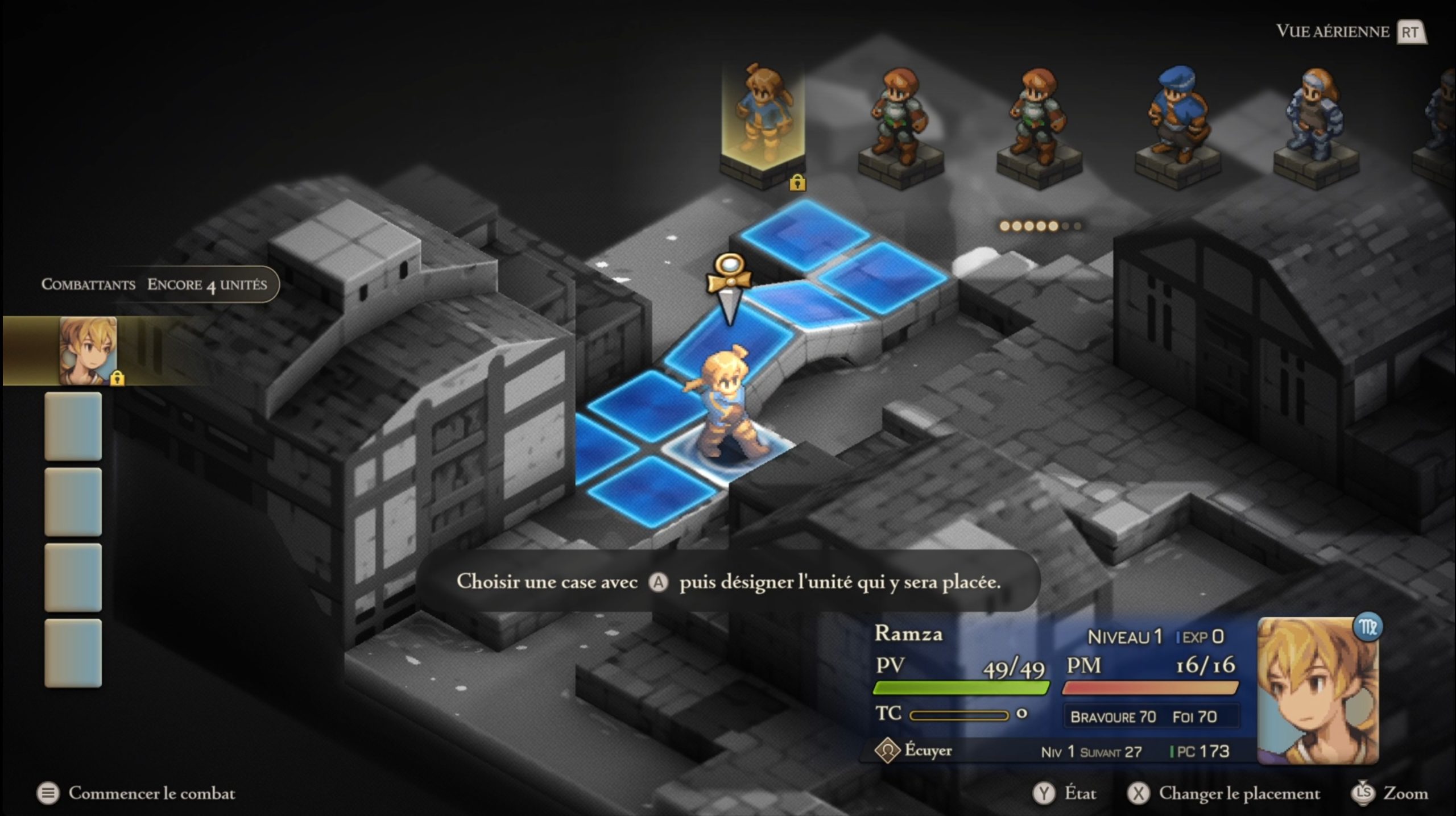Select Ramza's portrait in the Combattants list
This screenshot has height=816, width=1456.
tap(88, 351)
